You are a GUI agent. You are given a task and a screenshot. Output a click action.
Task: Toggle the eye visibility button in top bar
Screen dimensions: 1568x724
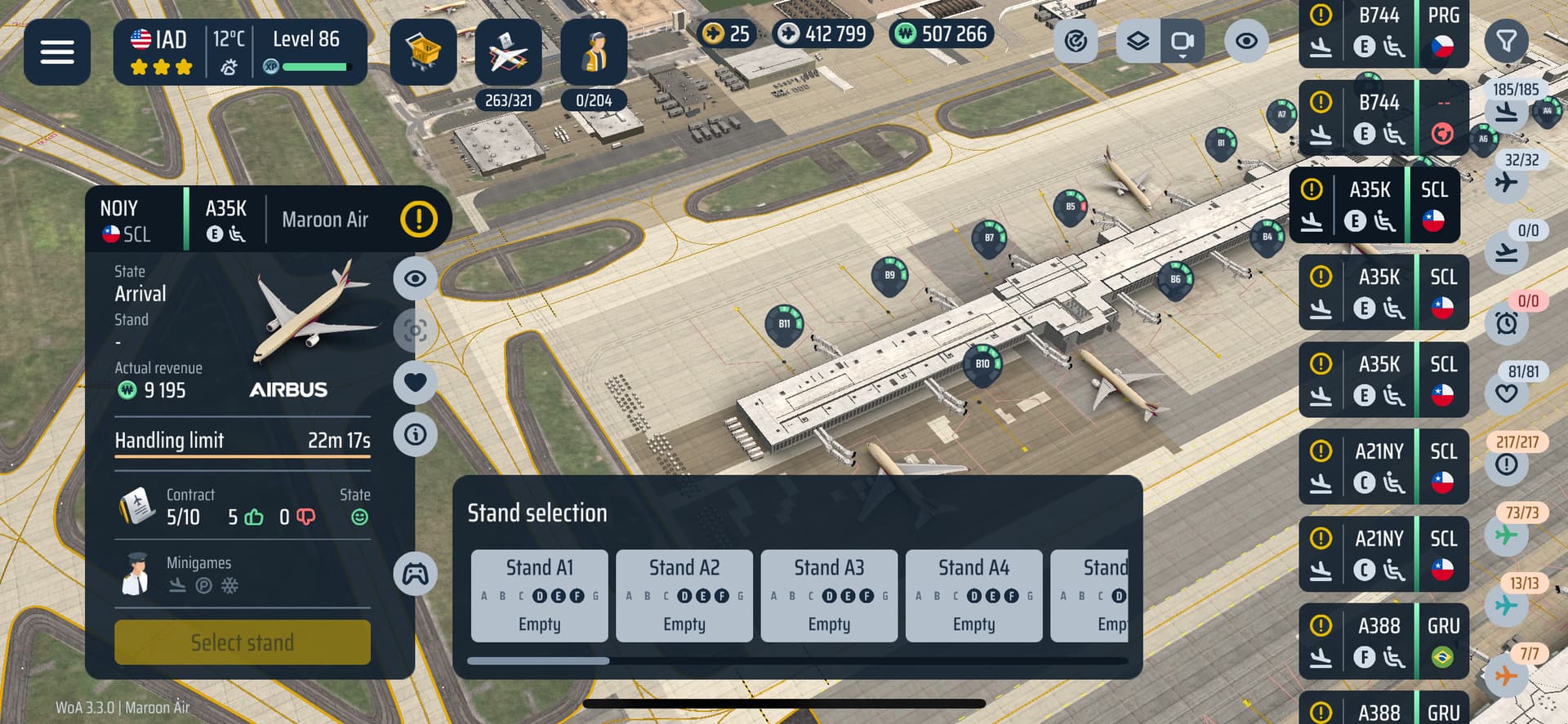[x=1246, y=41]
